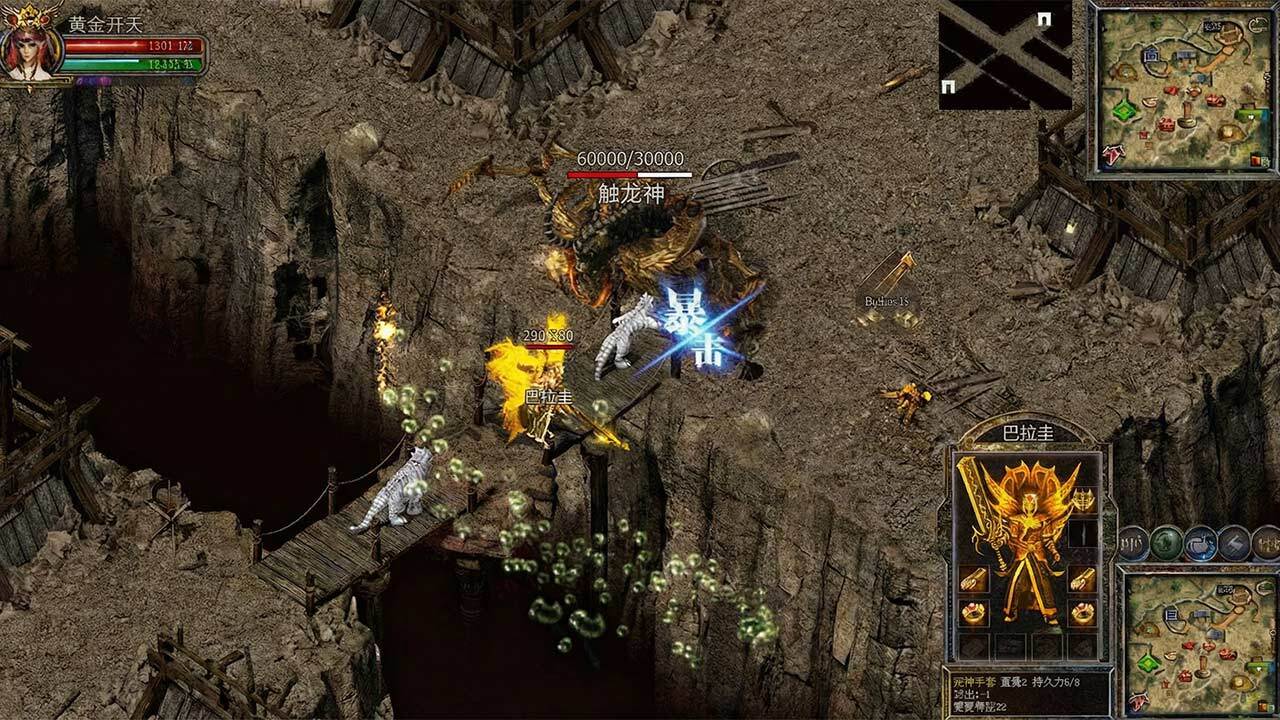
Task: Click the grey arrow round button
Action: pos(1234,543)
